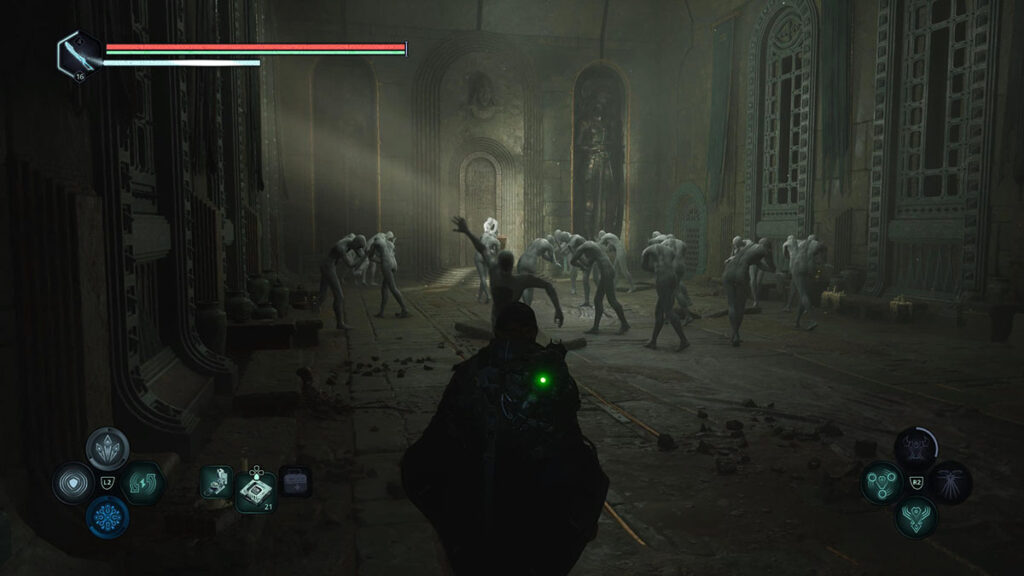Viewport: 1024px width, 576px height.
Task: Choose the winged emblem skill icon
Action: click(x=916, y=517)
